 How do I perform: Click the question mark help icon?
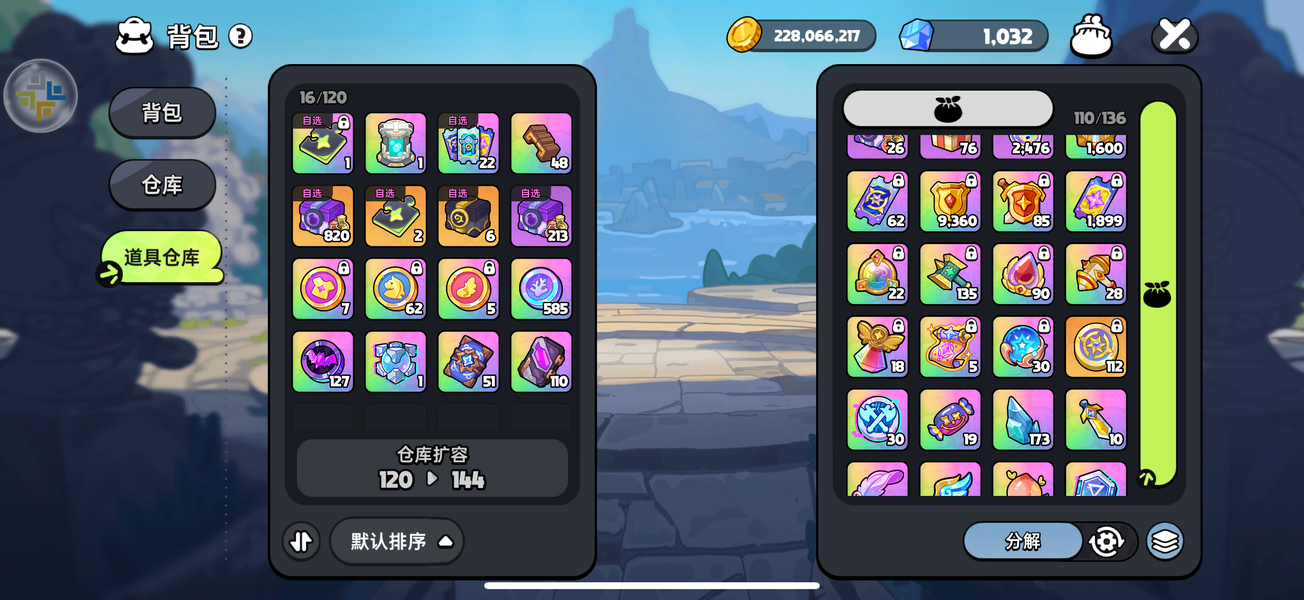pos(240,36)
